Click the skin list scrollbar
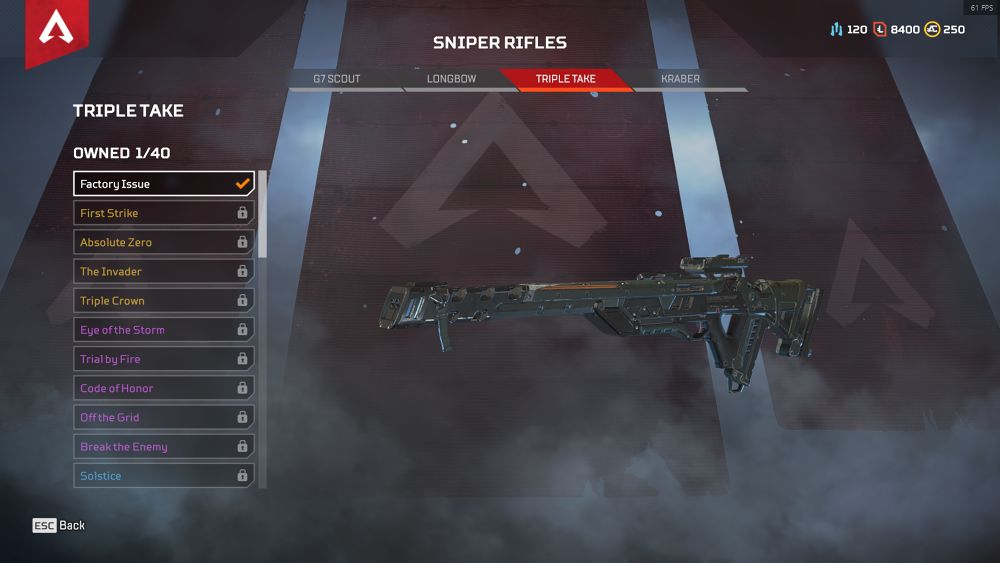 point(263,215)
